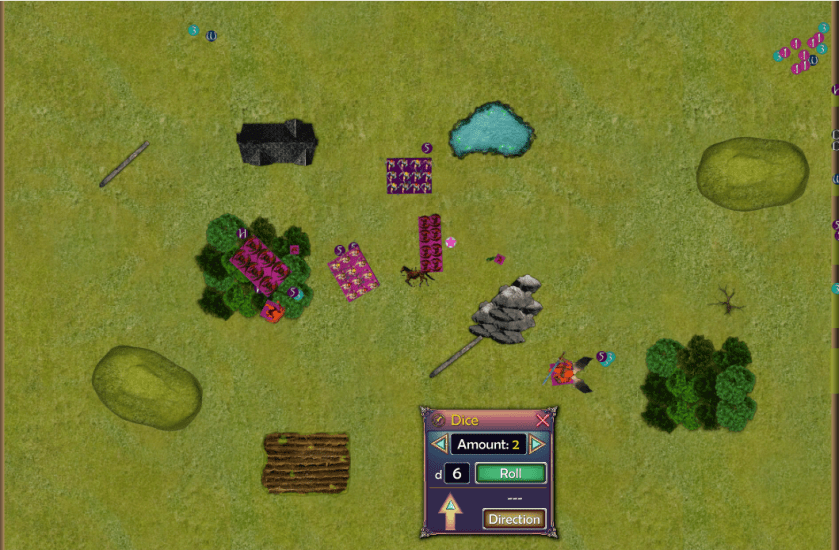
Task: Click the Direction button
Action: pos(514,519)
